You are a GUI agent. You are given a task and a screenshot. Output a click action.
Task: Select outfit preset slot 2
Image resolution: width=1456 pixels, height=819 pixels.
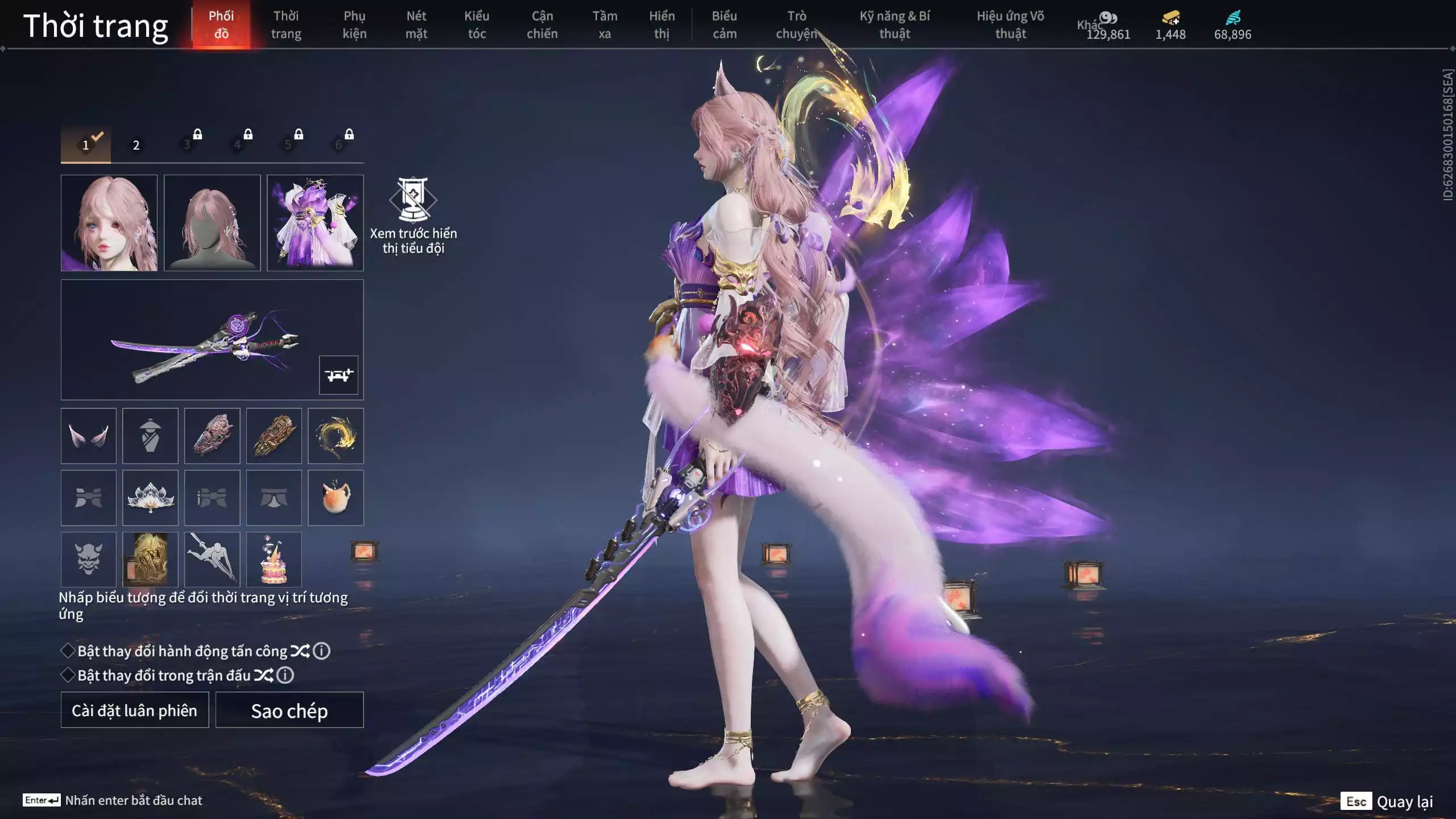[x=136, y=145]
